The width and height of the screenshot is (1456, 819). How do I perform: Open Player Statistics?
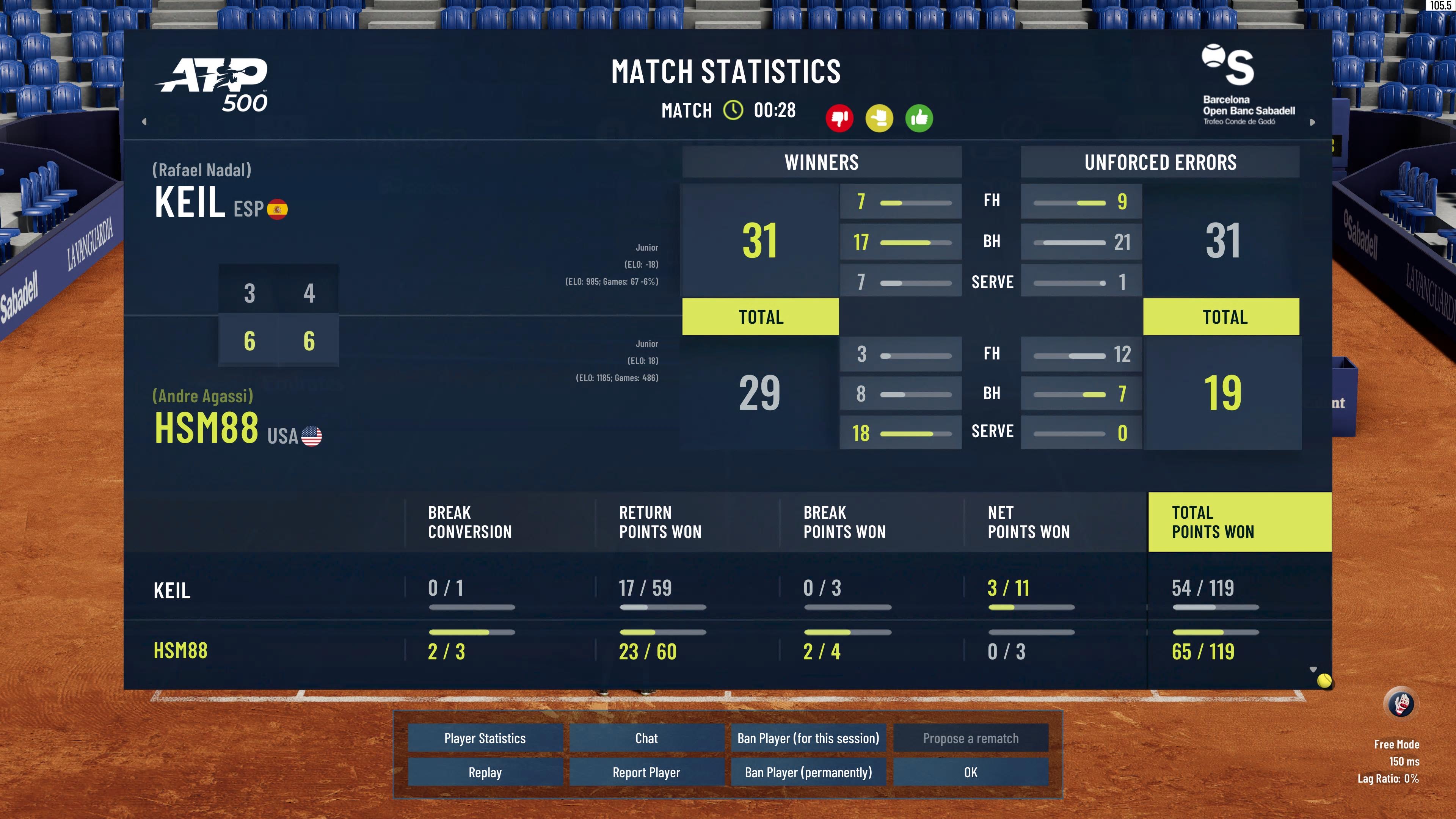coord(485,738)
